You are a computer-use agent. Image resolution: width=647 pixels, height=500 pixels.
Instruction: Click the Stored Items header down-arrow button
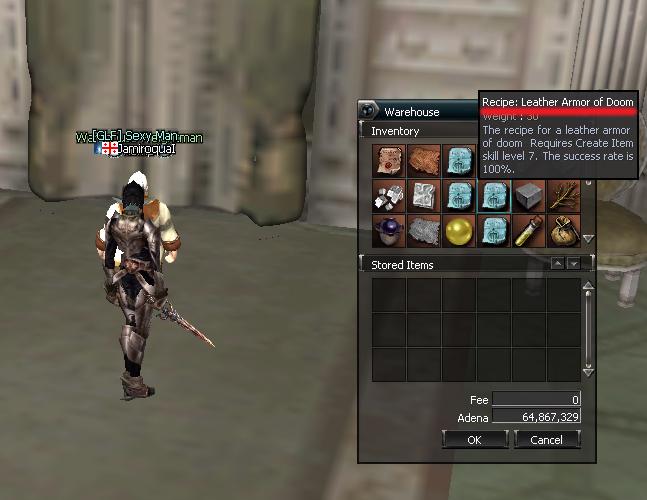coord(574,264)
